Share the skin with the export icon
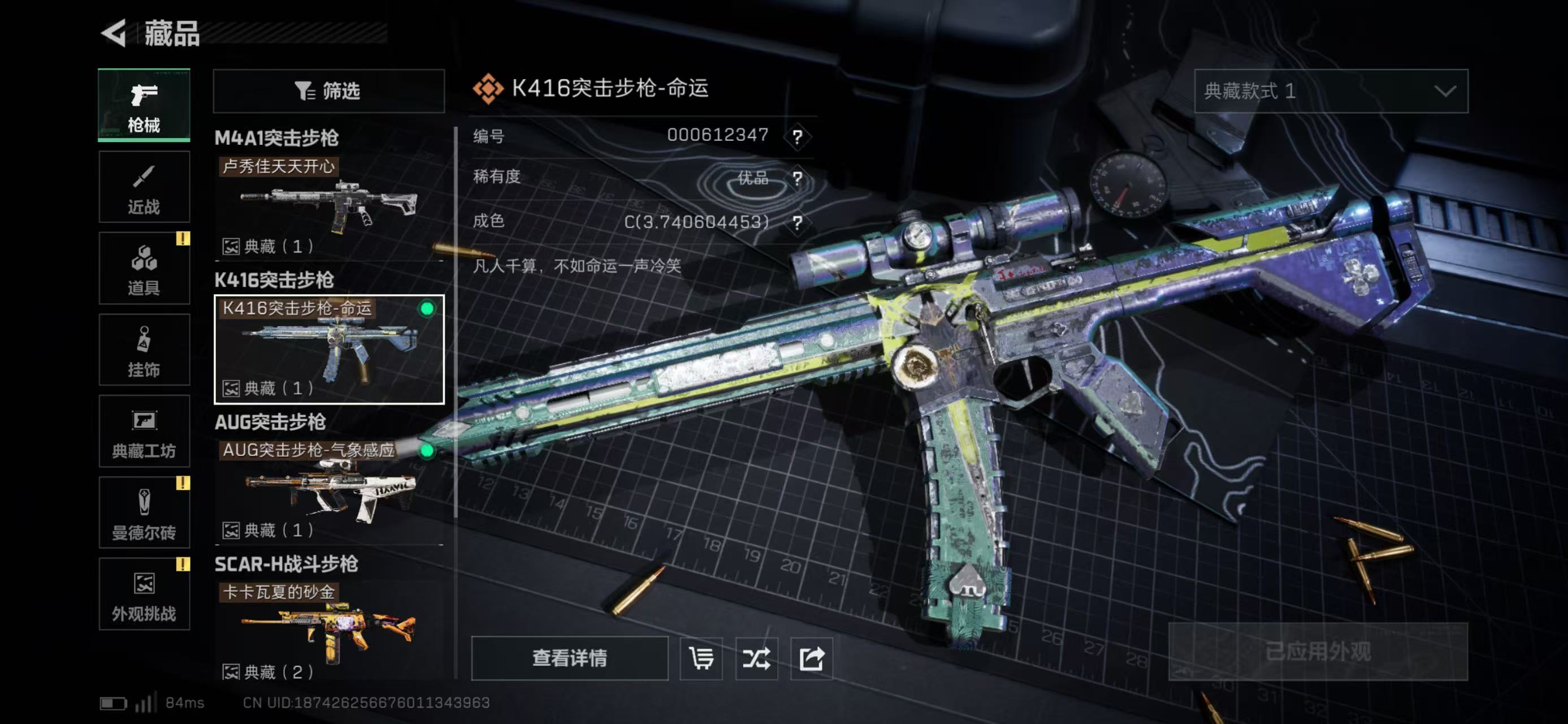Image resolution: width=1568 pixels, height=724 pixels. click(811, 658)
